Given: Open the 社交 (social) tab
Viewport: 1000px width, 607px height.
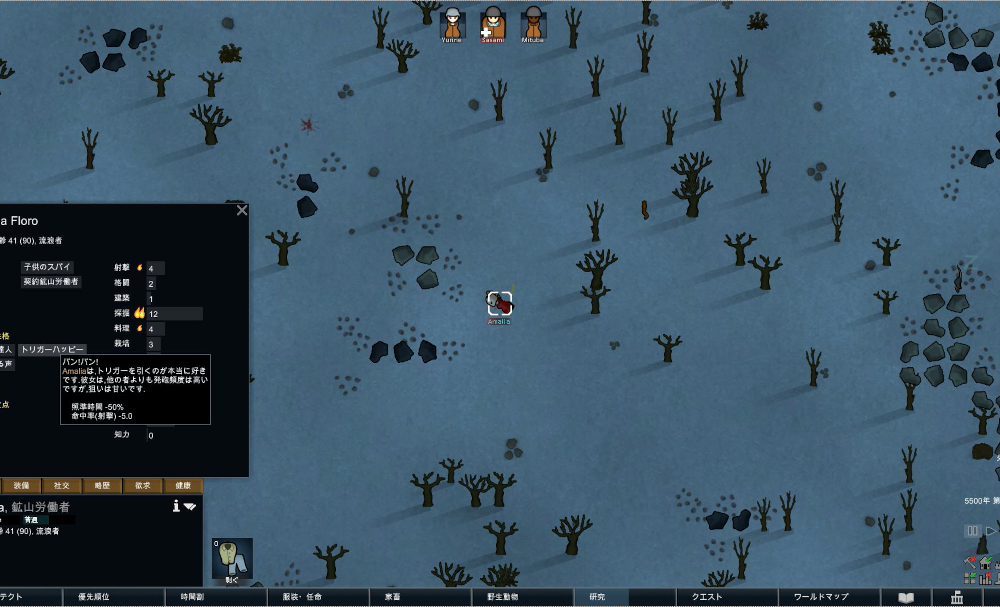Looking at the screenshot, I should pyautogui.click(x=62, y=485).
